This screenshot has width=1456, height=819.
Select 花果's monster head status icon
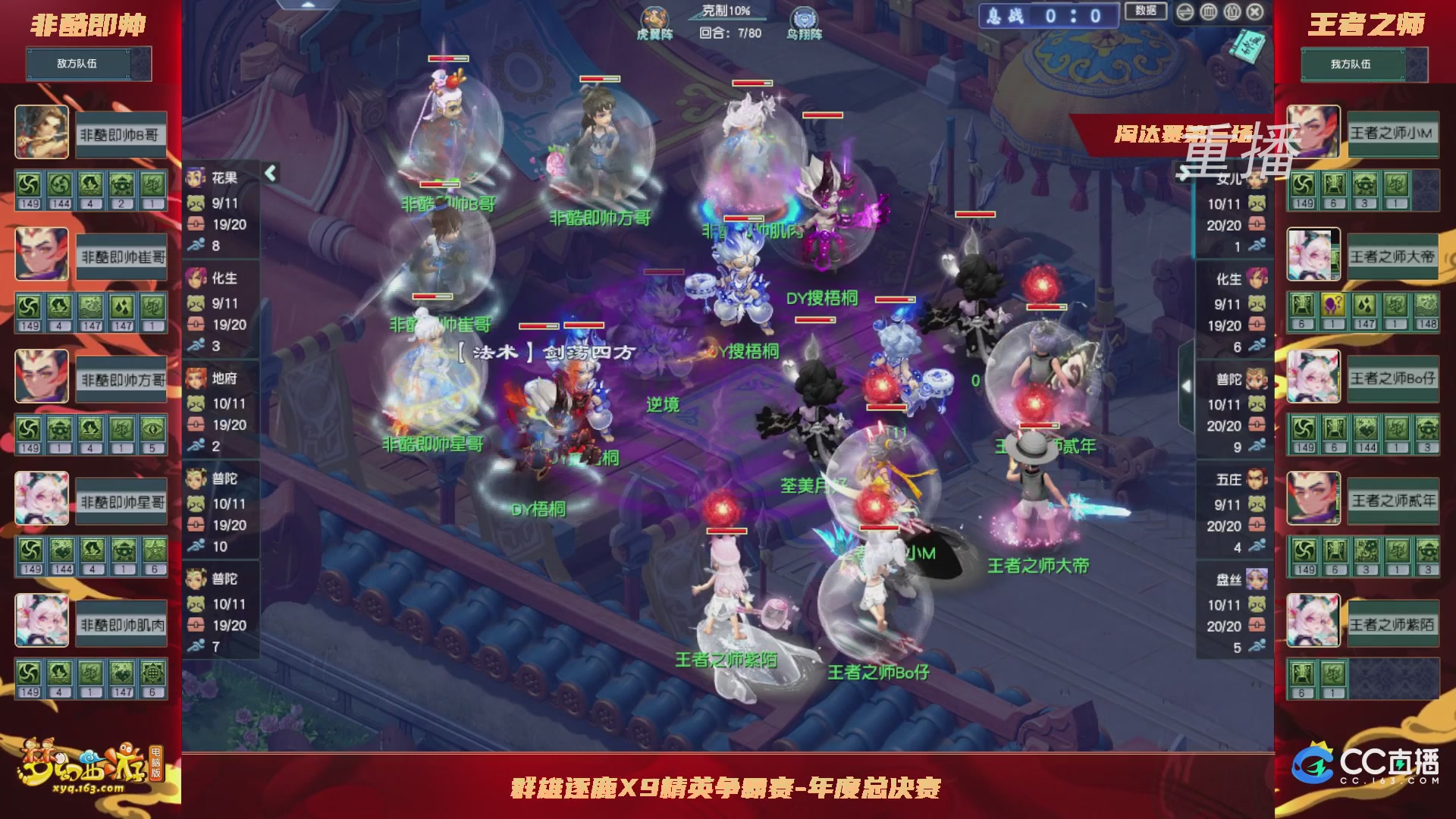pos(196,203)
